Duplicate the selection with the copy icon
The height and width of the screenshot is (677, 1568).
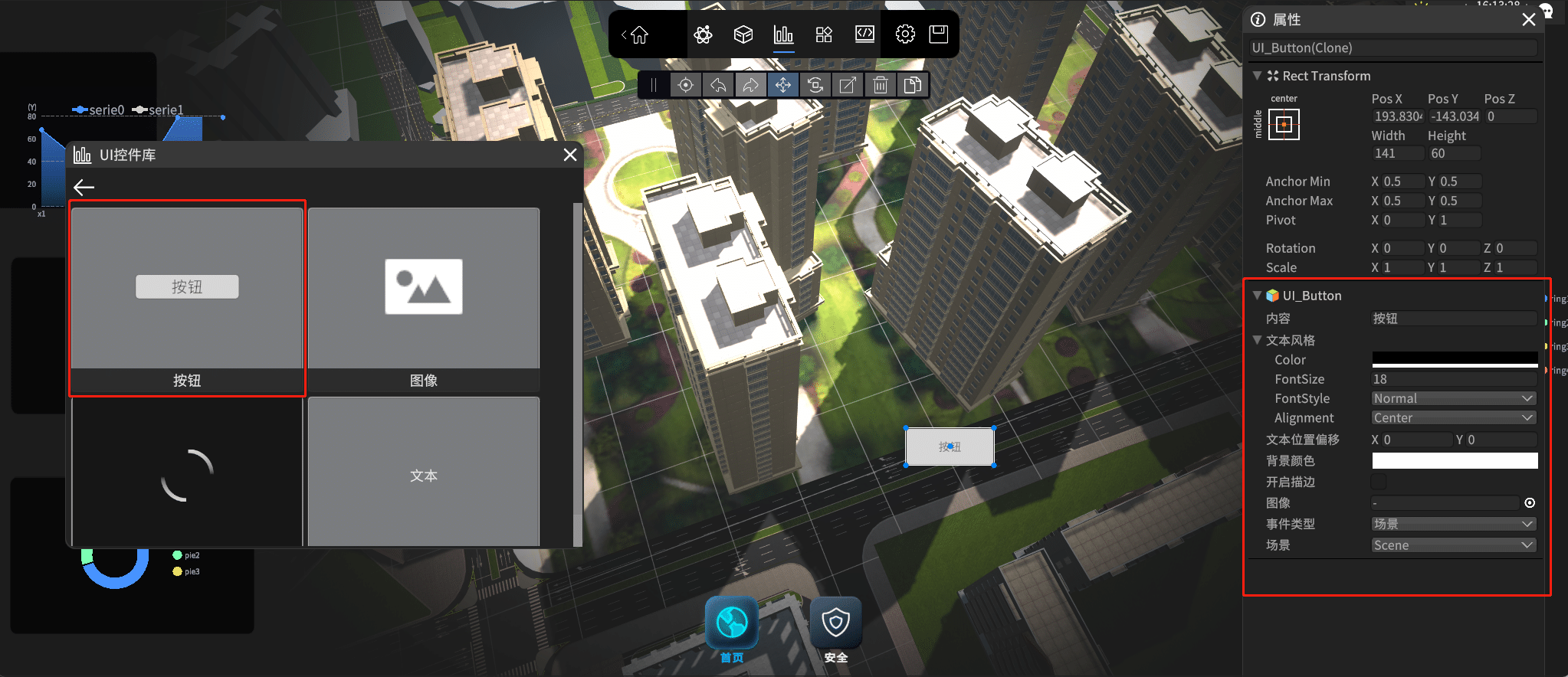point(913,85)
